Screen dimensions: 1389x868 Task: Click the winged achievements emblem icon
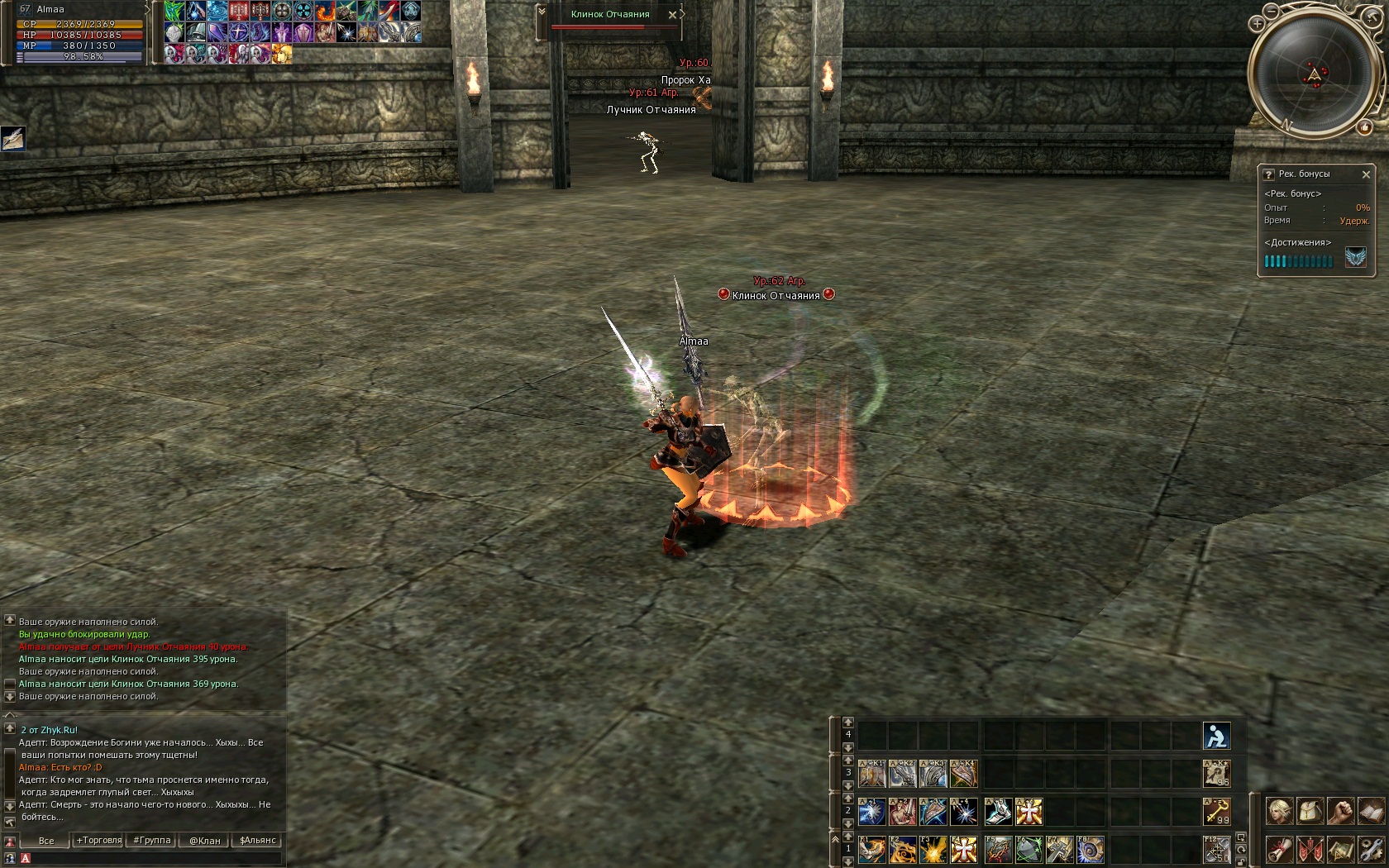coord(1355,258)
